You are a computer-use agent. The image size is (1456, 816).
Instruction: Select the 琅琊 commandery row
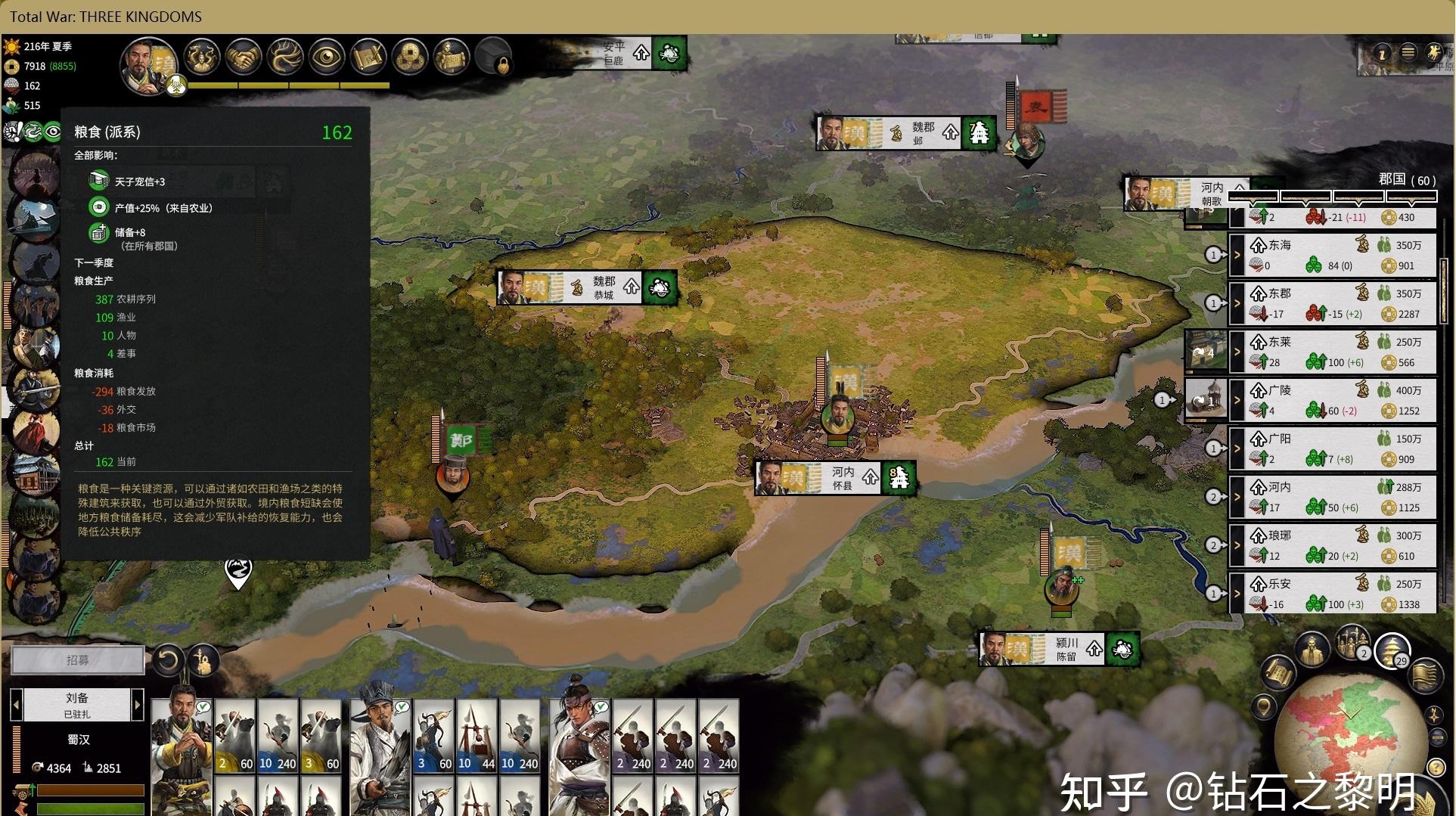tap(1339, 545)
